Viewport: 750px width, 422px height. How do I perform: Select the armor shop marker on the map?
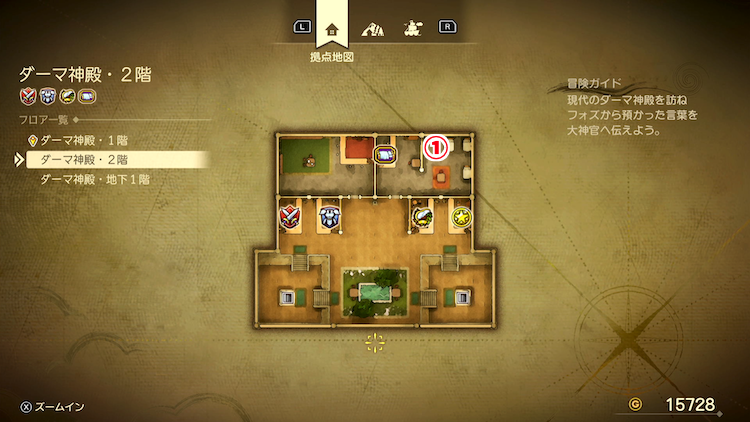(x=330, y=215)
